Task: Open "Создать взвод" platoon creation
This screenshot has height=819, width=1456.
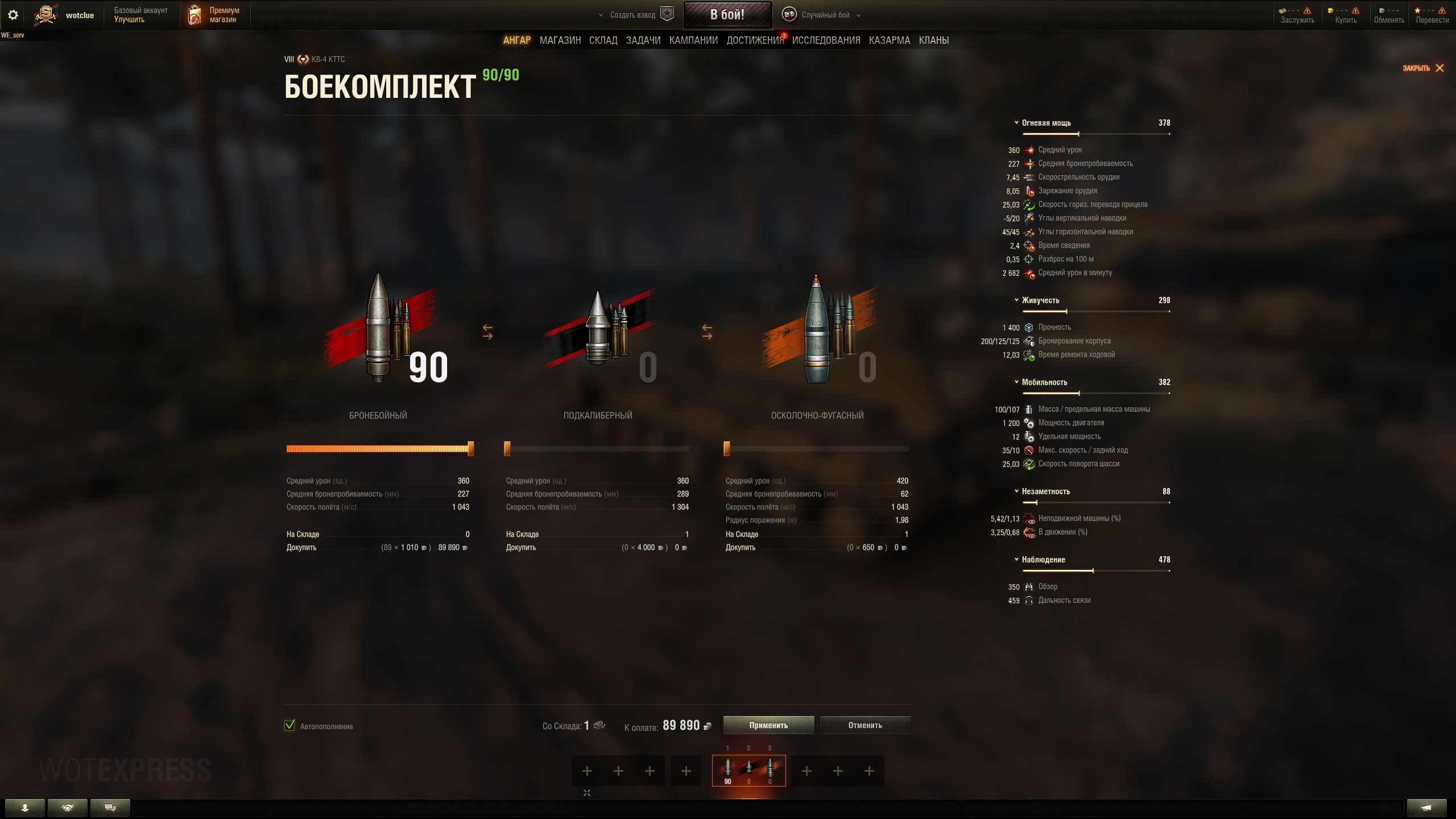Action: (632, 15)
